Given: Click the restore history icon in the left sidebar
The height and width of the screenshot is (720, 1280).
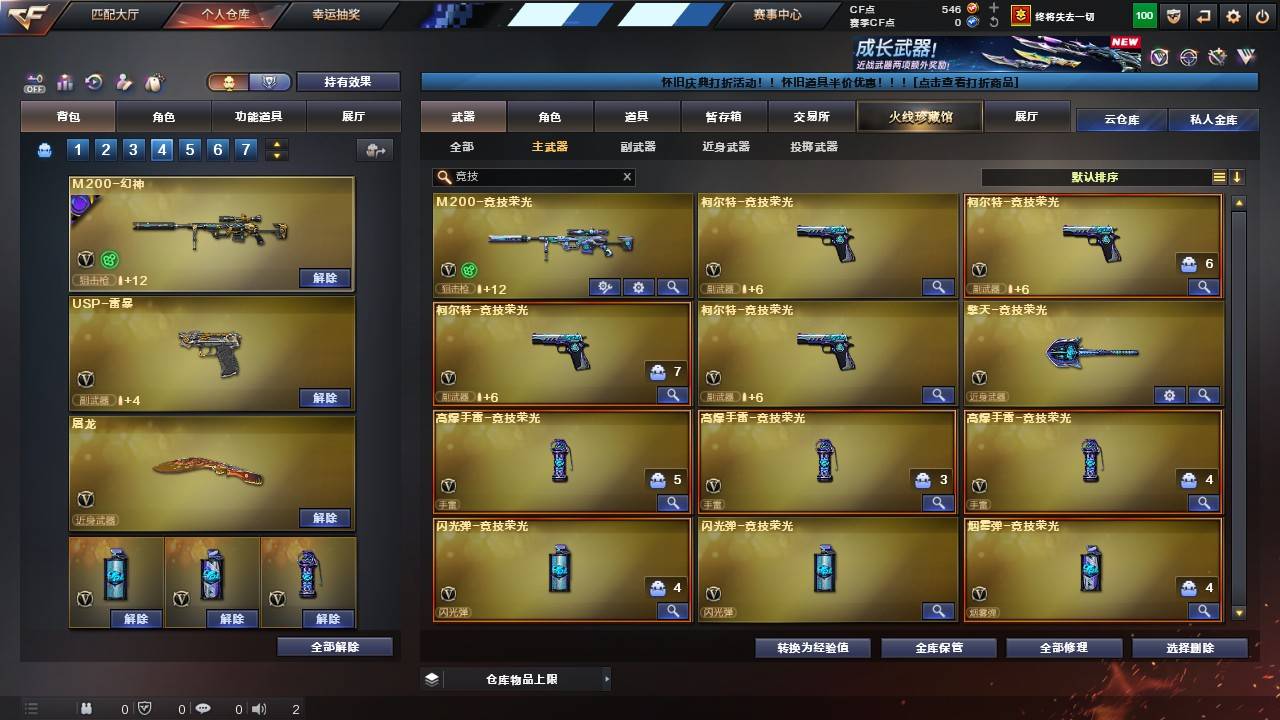Looking at the screenshot, I should (x=93, y=83).
